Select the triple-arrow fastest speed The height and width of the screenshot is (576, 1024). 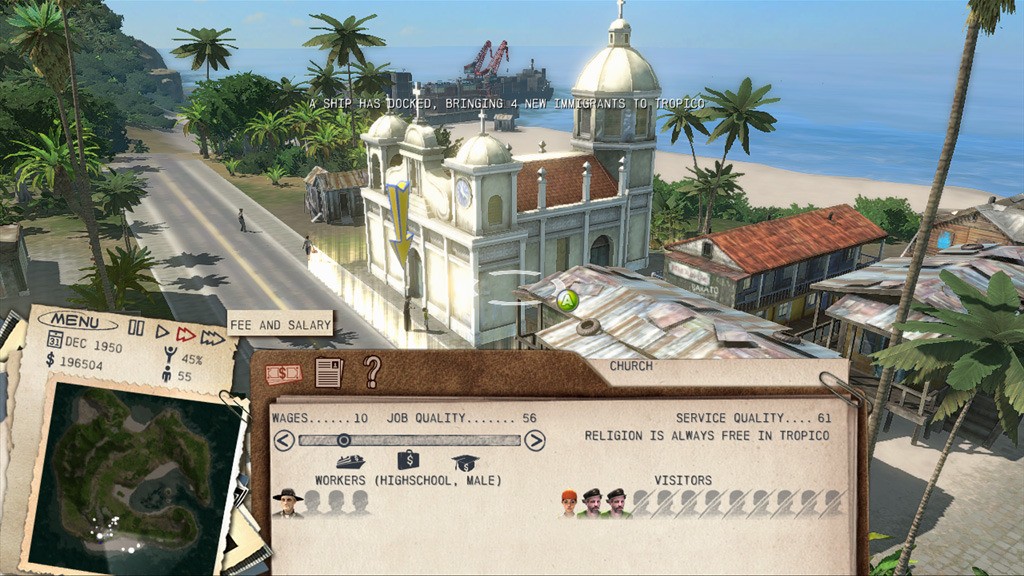coord(212,337)
